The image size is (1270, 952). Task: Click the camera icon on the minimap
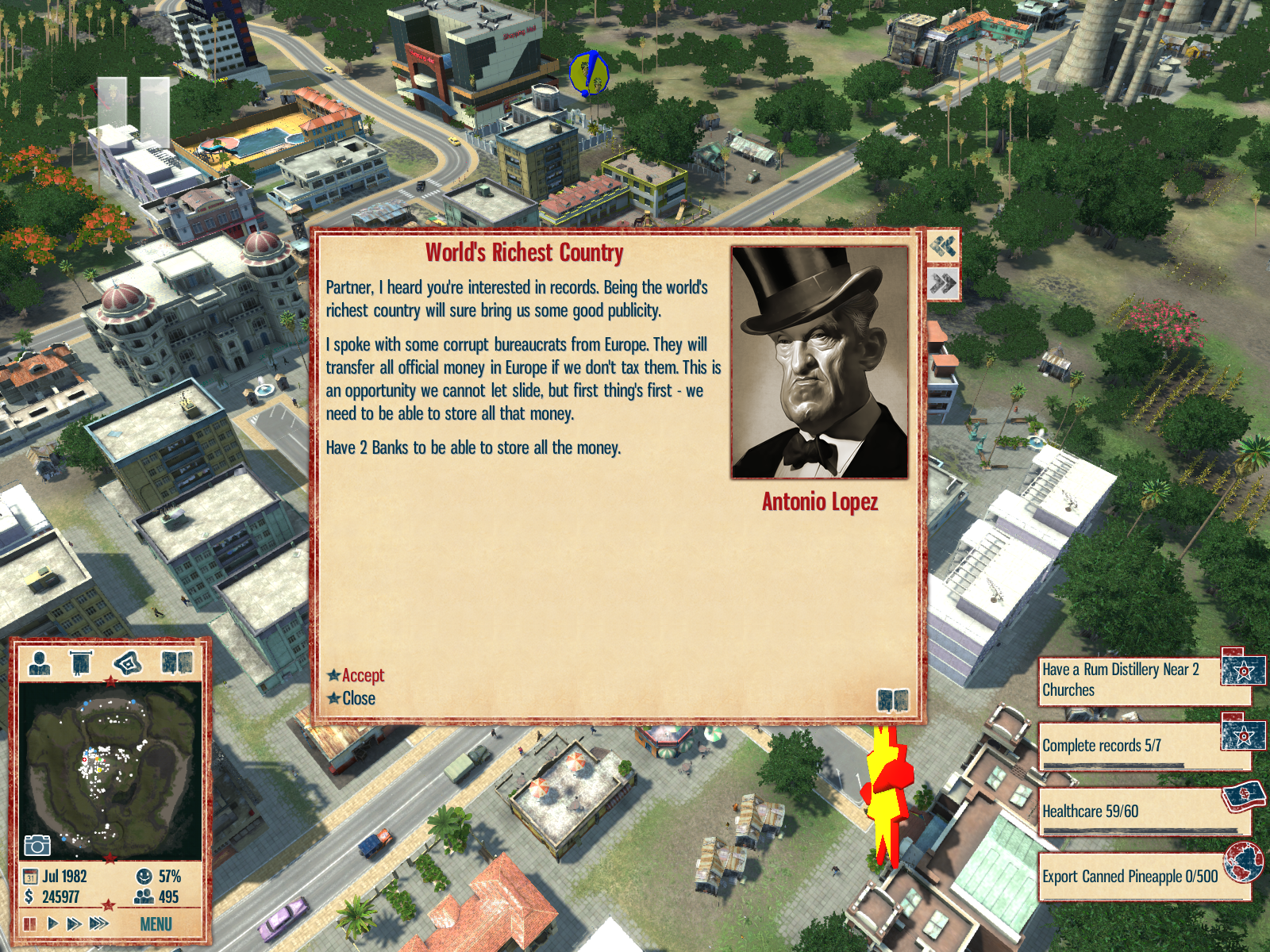pyautogui.click(x=37, y=845)
